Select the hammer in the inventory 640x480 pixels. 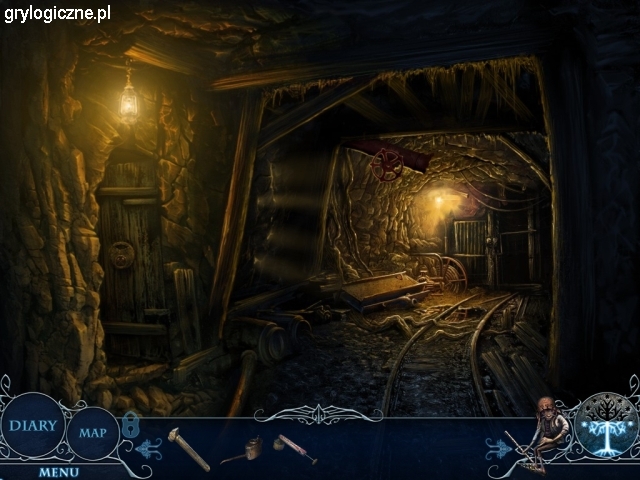188,447
